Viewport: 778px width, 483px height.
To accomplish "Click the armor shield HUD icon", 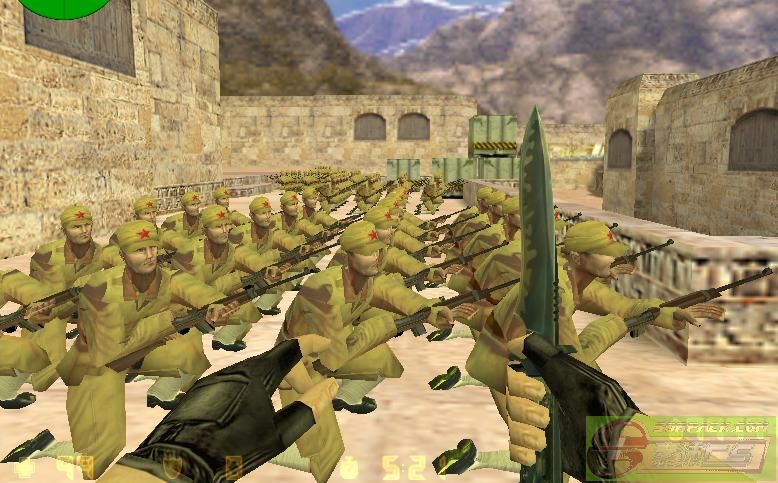I will [171, 466].
